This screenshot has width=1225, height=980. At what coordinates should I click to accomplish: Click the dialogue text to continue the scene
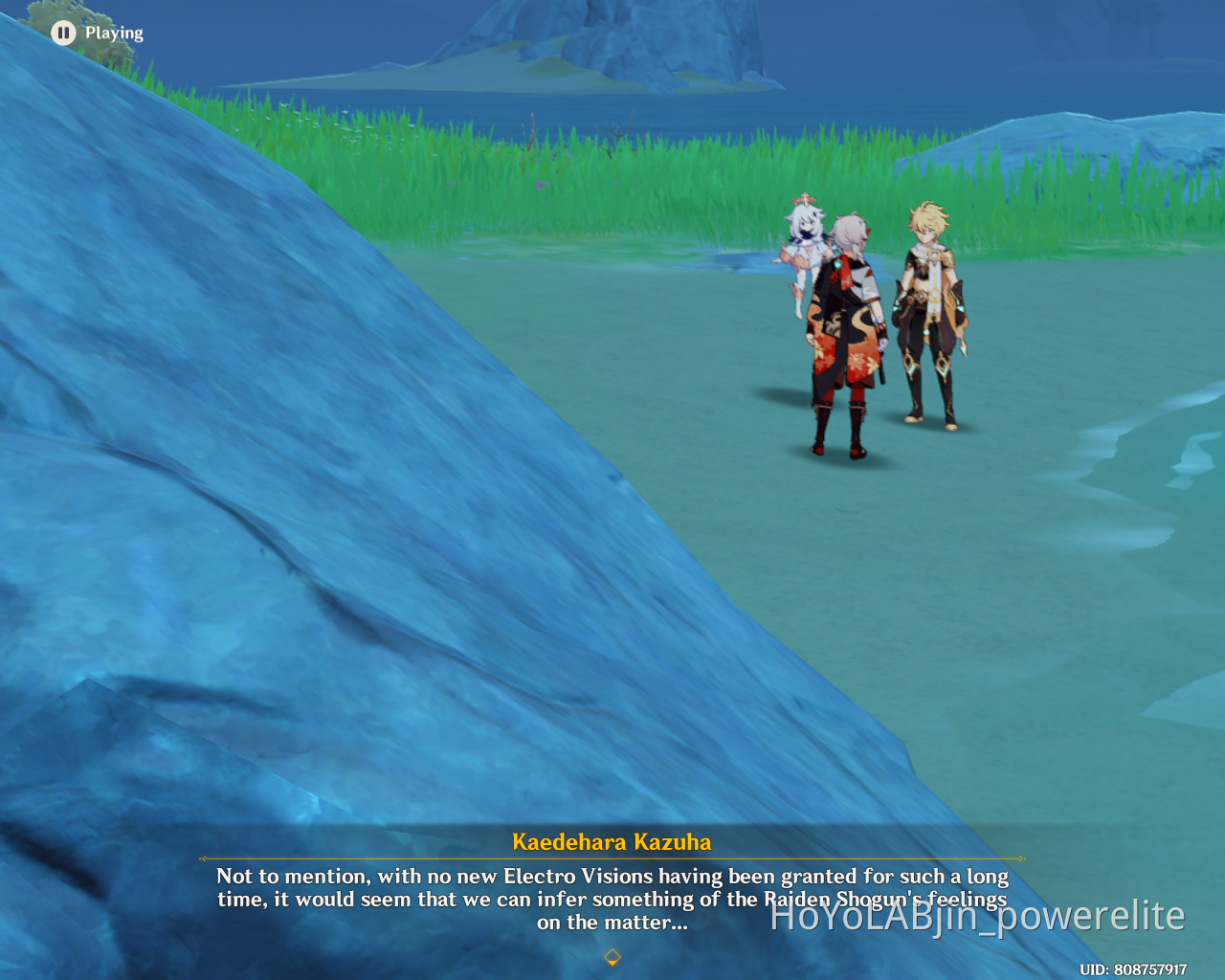click(x=612, y=900)
